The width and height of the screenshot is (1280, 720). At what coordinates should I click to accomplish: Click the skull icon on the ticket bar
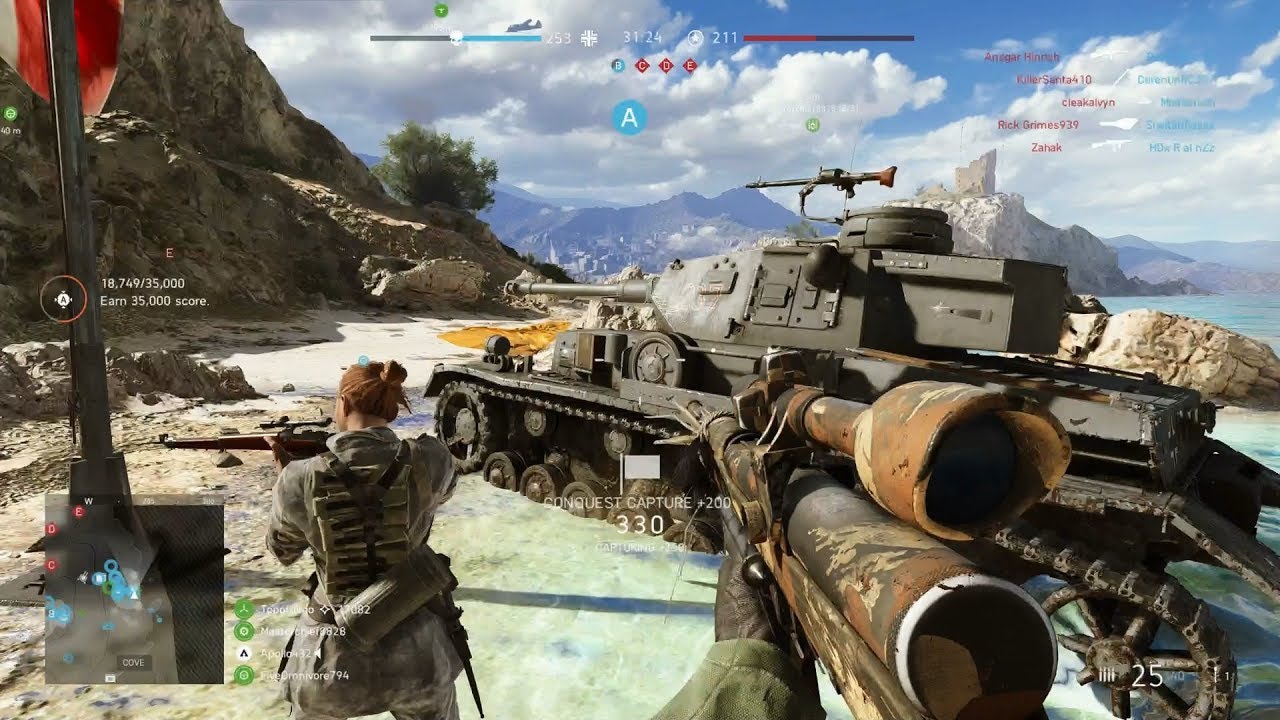456,39
